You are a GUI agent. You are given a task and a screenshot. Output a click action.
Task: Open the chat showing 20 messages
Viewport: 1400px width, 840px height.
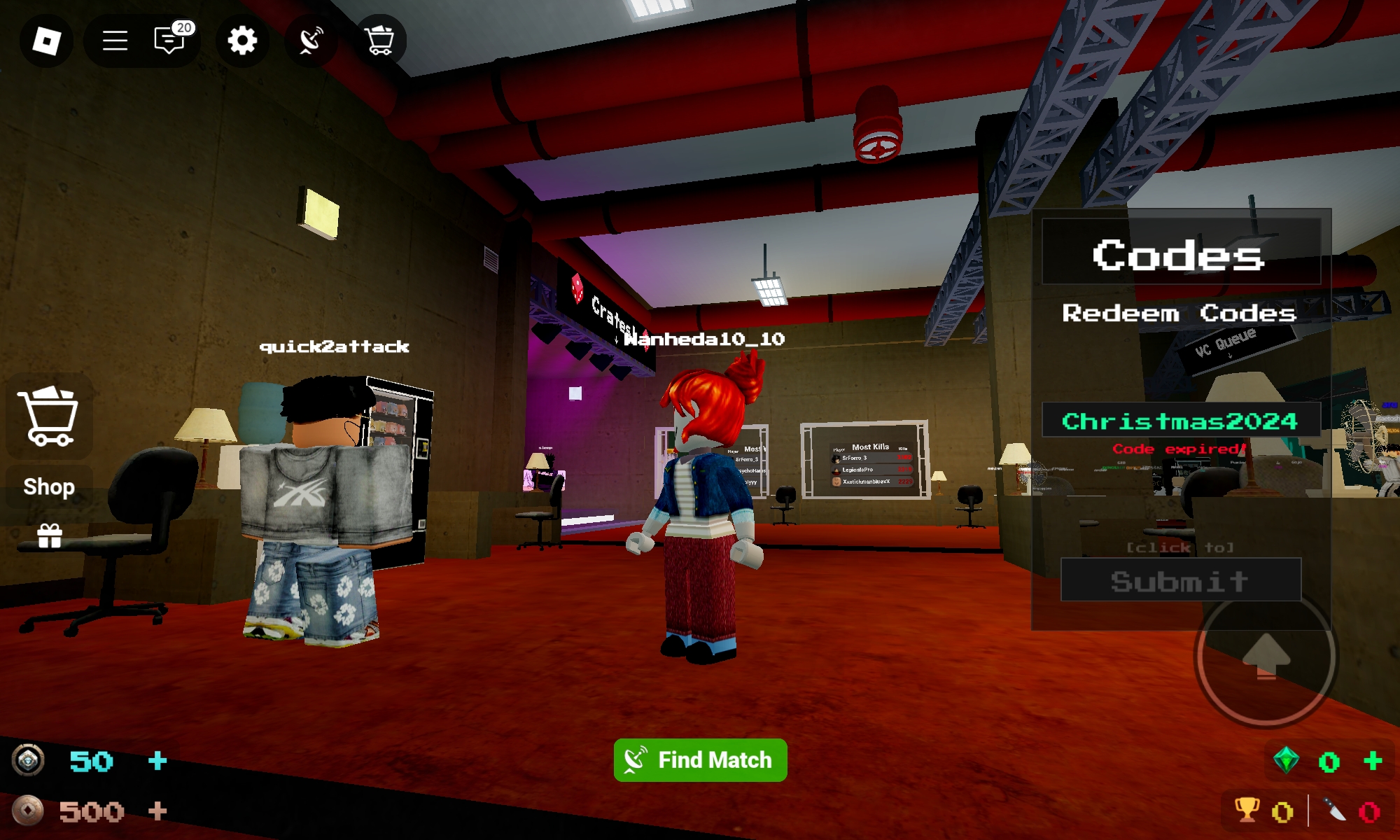167,41
